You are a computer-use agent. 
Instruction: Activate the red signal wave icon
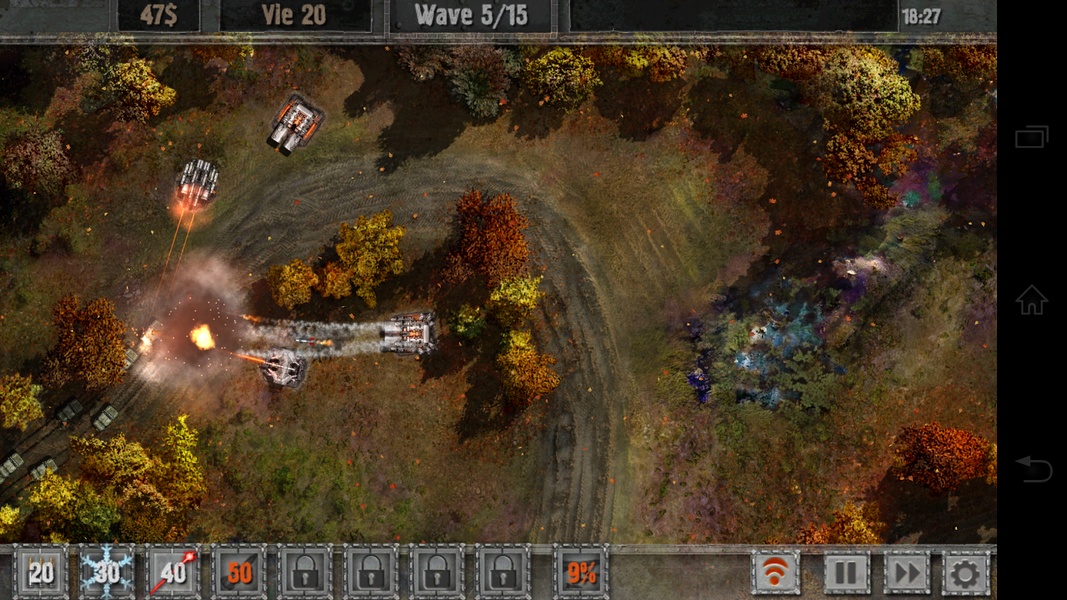[x=776, y=572]
